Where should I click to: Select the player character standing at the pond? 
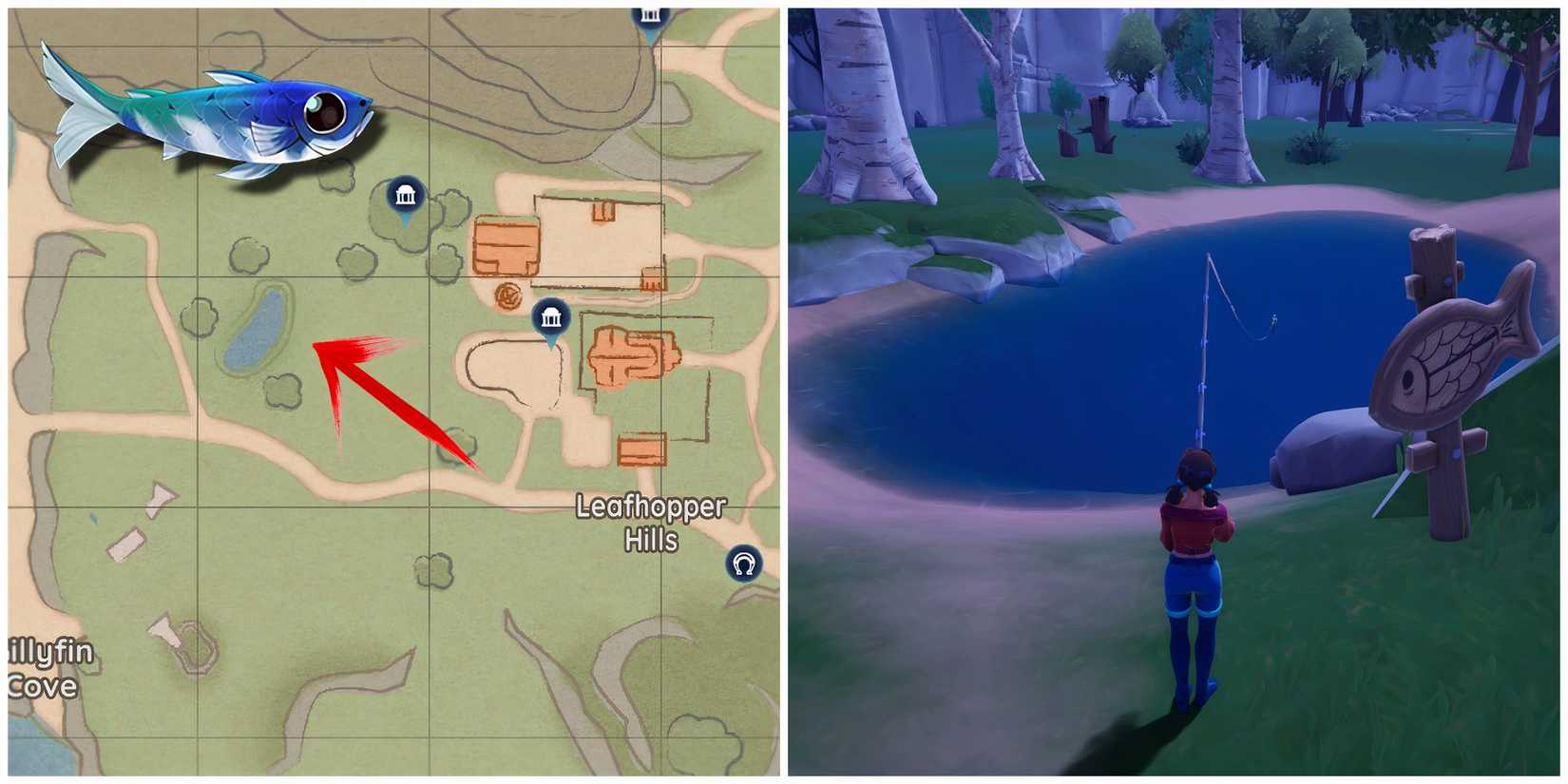click(x=1195, y=551)
